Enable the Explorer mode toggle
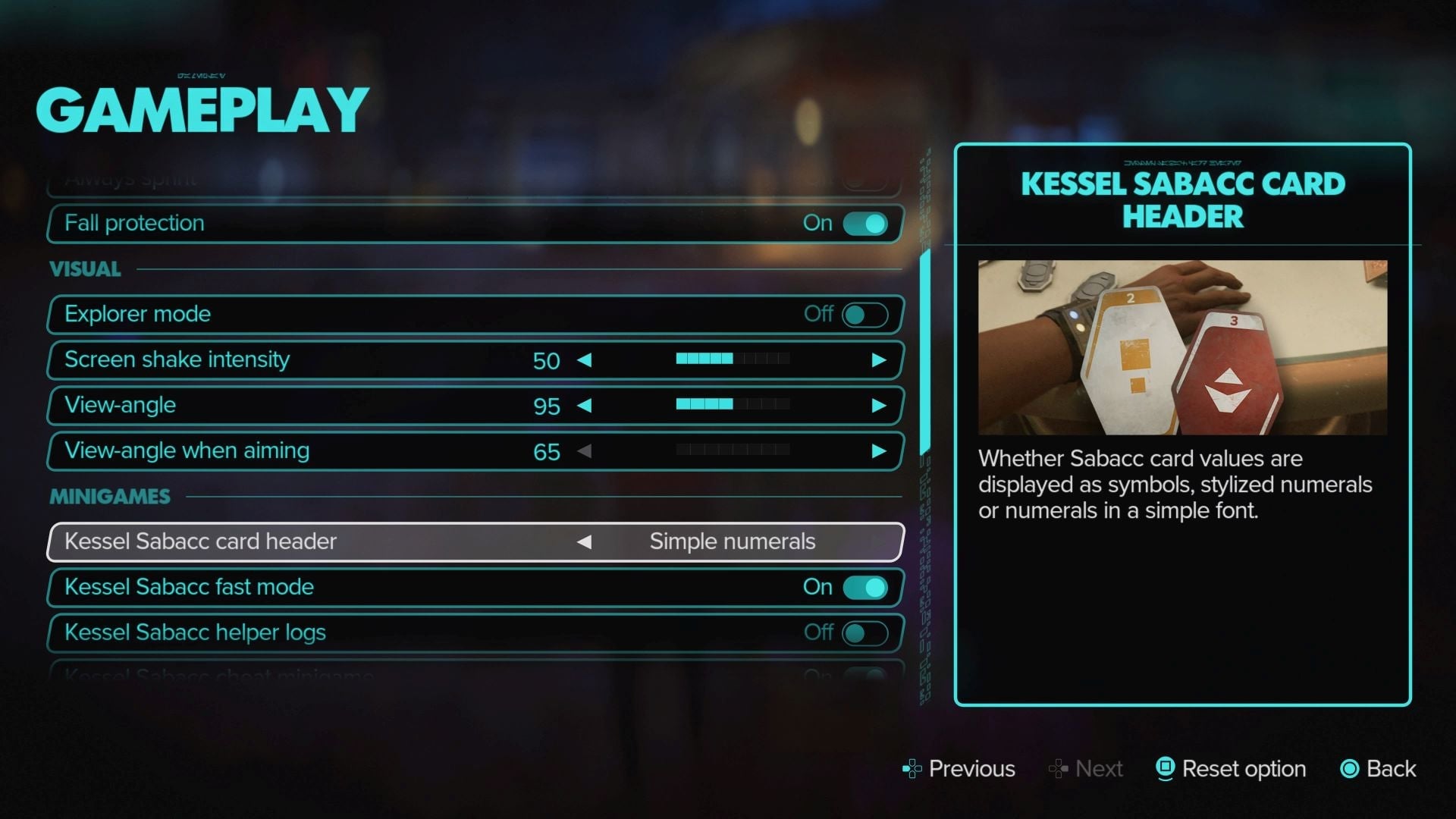Viewport: 1456px width, 819px height. point(866,314)
